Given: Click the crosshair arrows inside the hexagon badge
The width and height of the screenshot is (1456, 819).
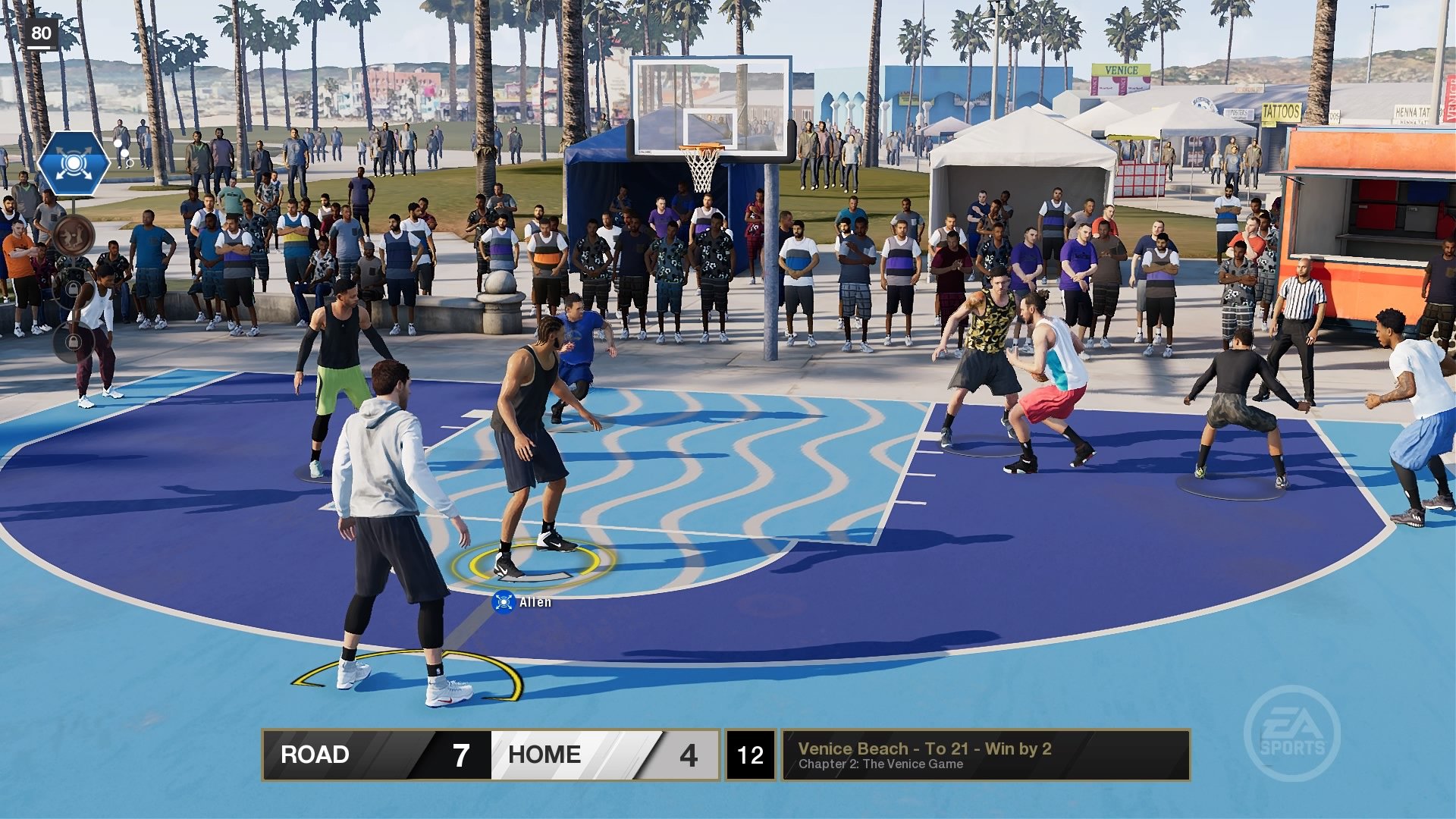Looking at the screenshot, I should [72, 162].
